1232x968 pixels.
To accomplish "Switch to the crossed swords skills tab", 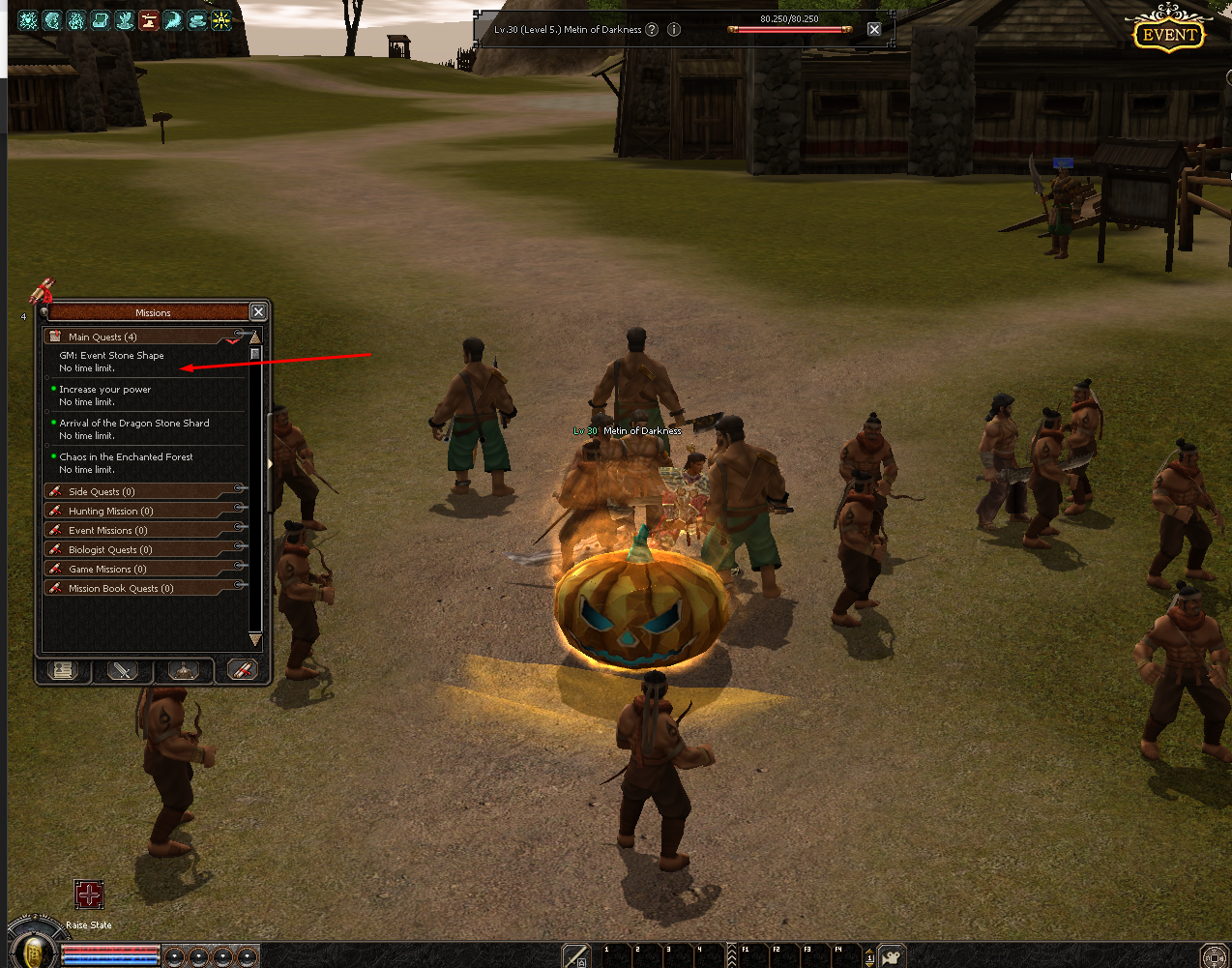I will 123,670.
